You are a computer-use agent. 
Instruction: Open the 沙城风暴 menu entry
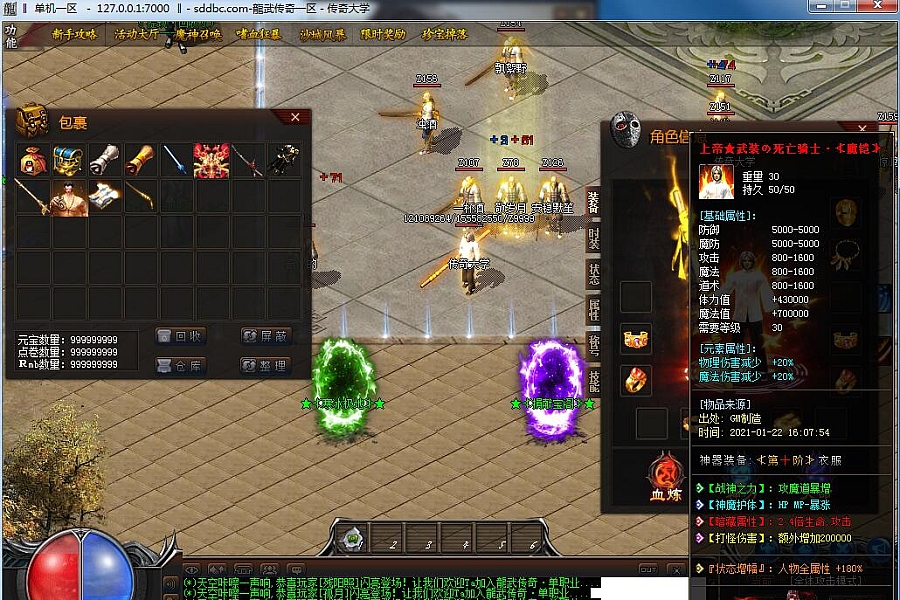[323, 34]
